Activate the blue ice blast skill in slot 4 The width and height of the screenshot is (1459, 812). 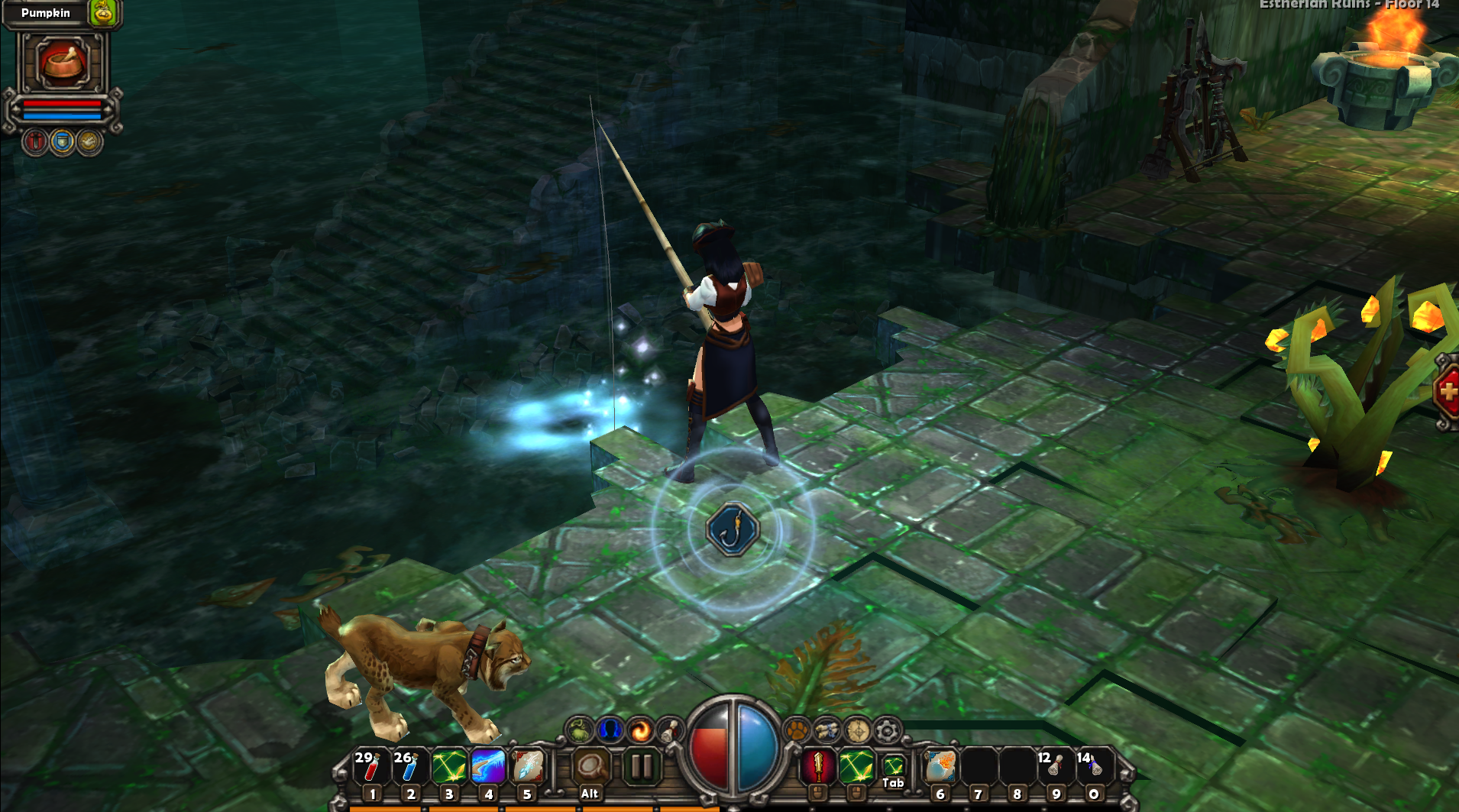(x=488, y=766)
